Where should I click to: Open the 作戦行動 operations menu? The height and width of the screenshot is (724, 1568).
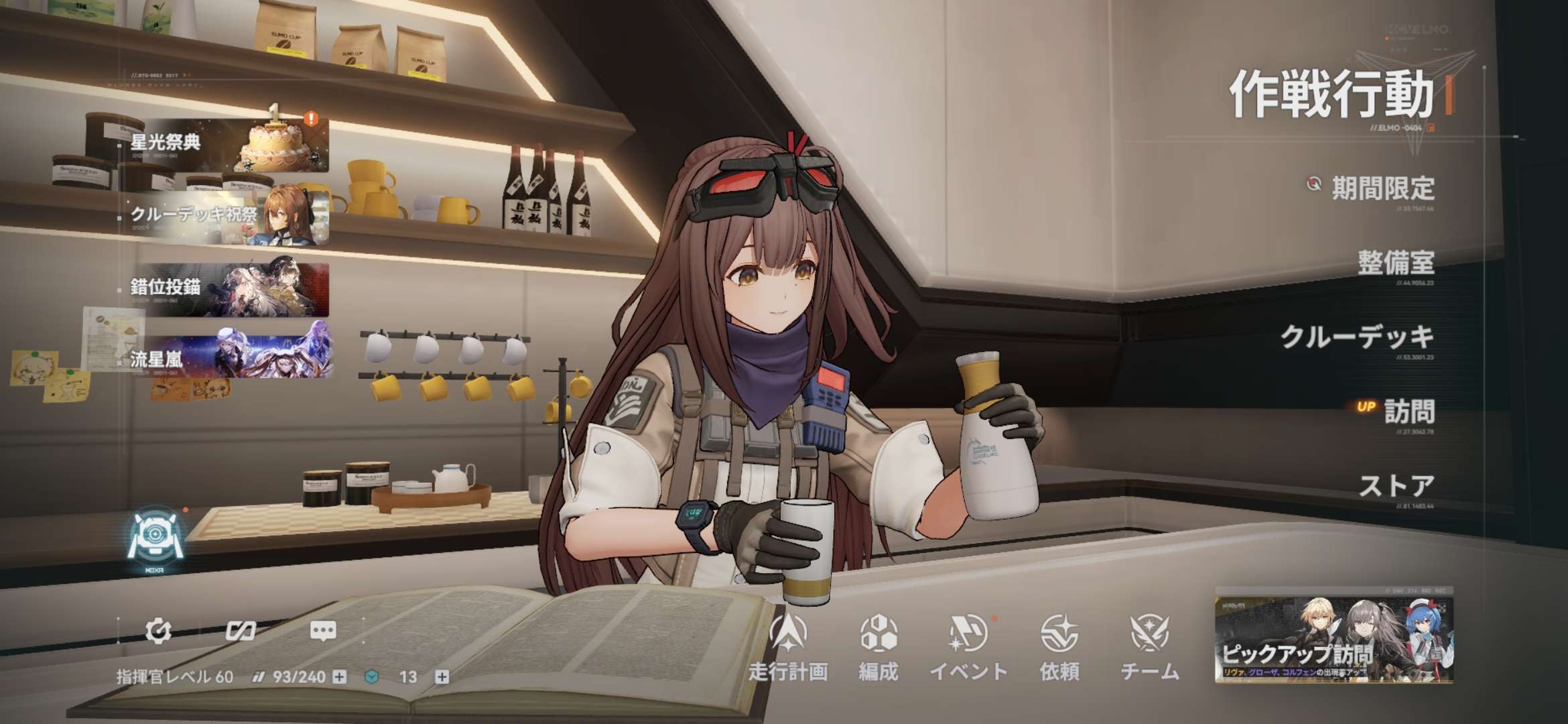1331,96
